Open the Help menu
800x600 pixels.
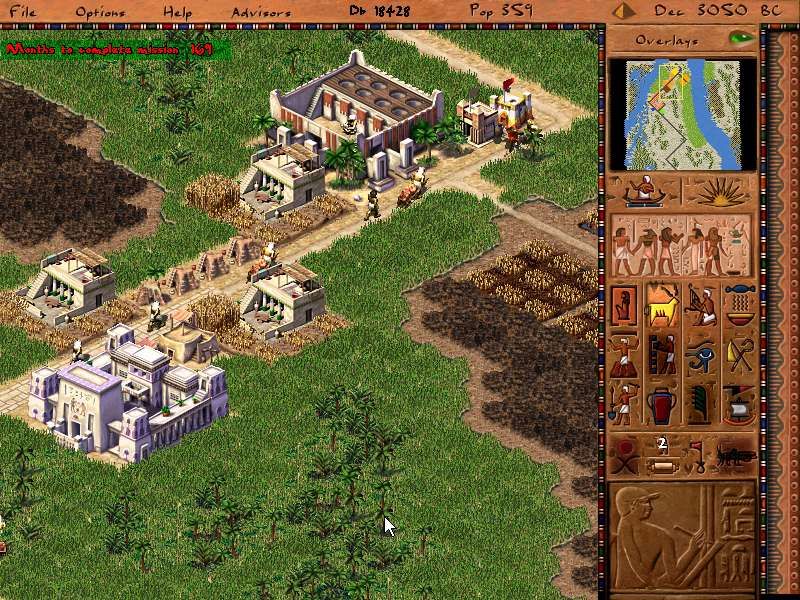(178, 12)
